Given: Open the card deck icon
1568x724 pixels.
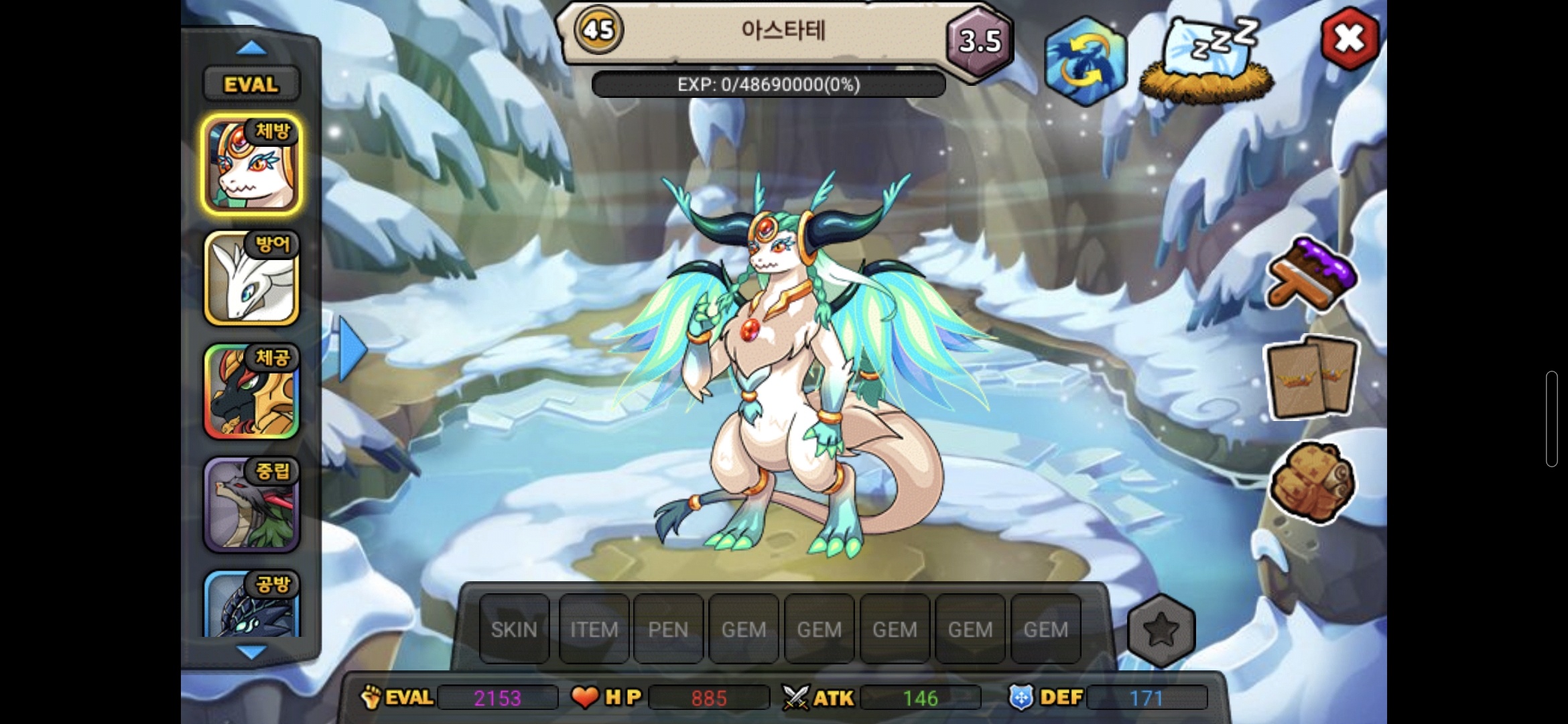Looking at the screenshot, I should [x=1311, y=377].
